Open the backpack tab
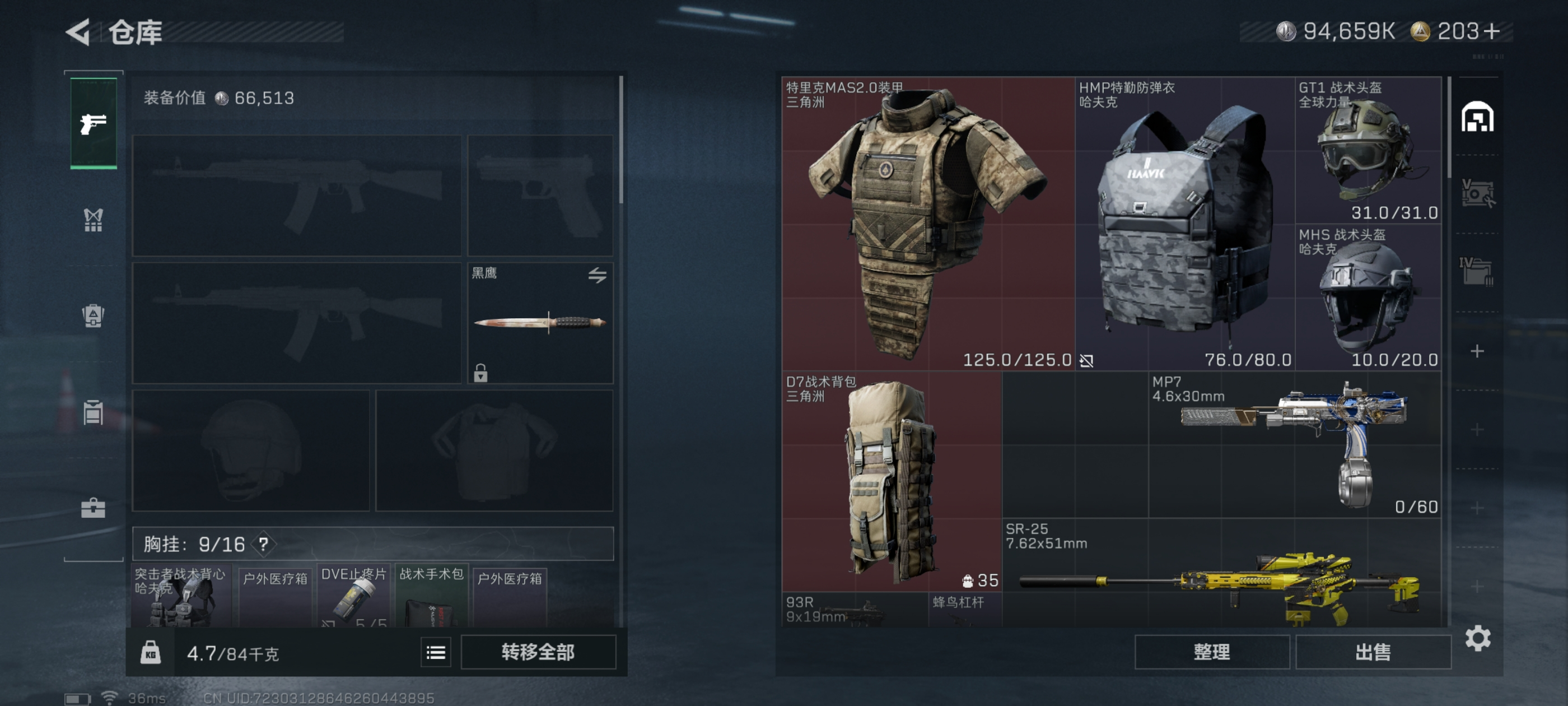 tap(93, 315)
